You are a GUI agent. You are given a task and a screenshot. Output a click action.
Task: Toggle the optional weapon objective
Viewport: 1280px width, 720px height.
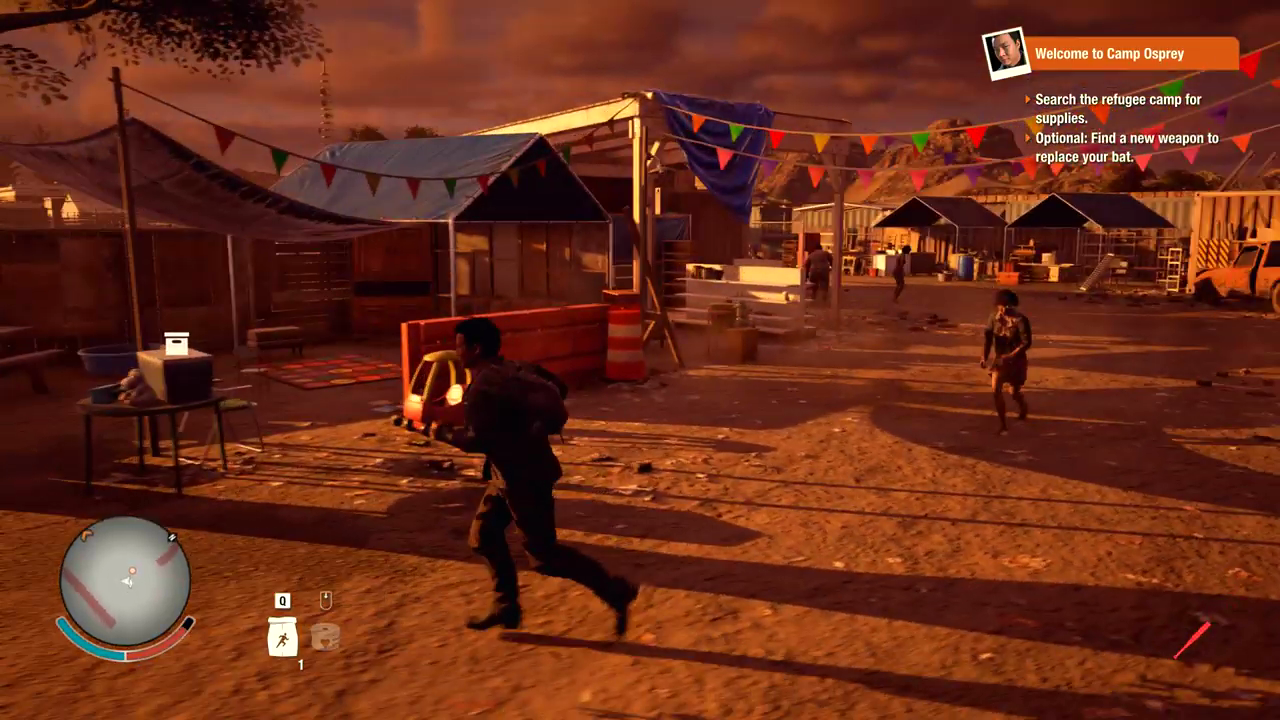1125,148
